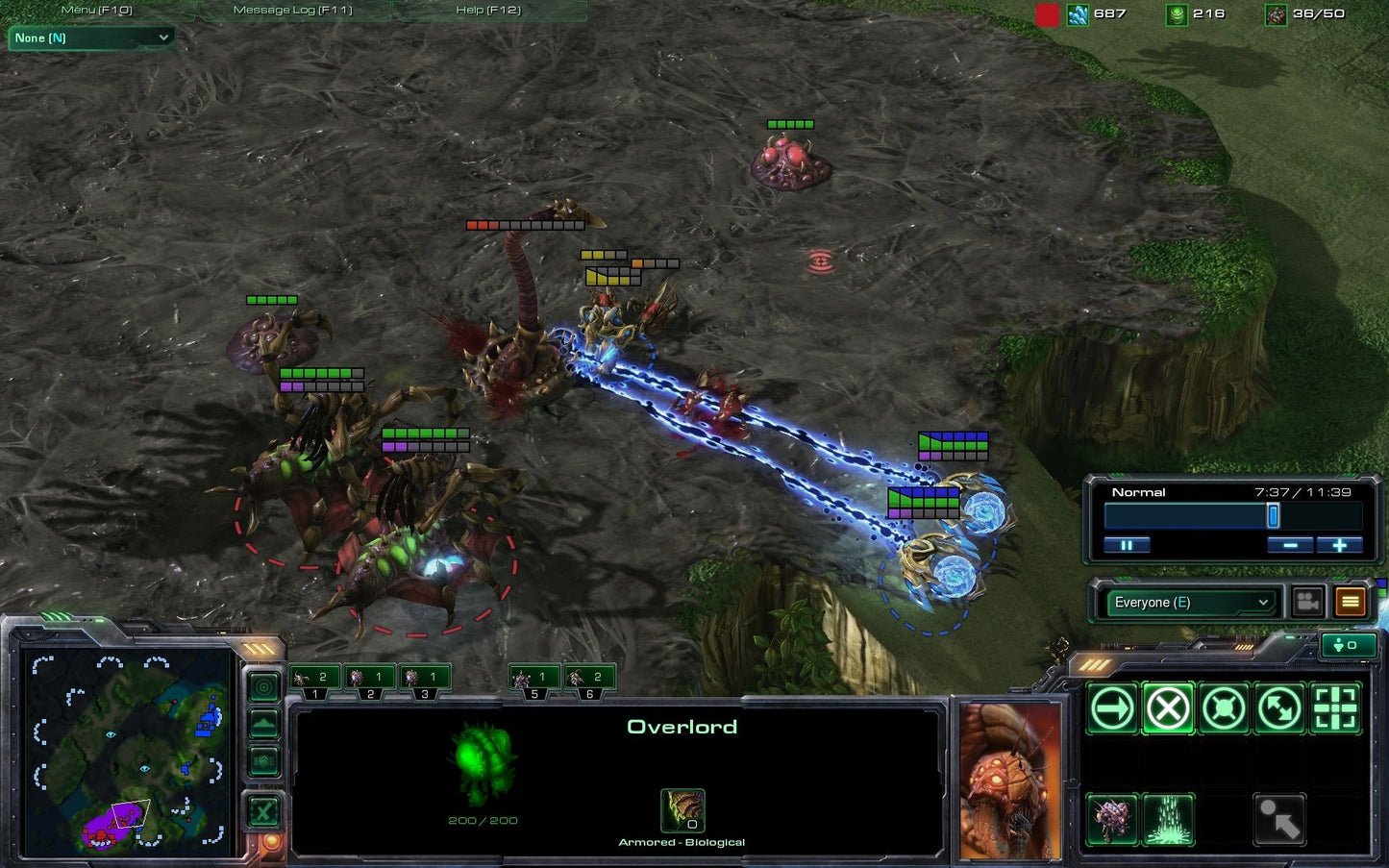Increase replay speed with the plus button

[x=1340, y=545]
